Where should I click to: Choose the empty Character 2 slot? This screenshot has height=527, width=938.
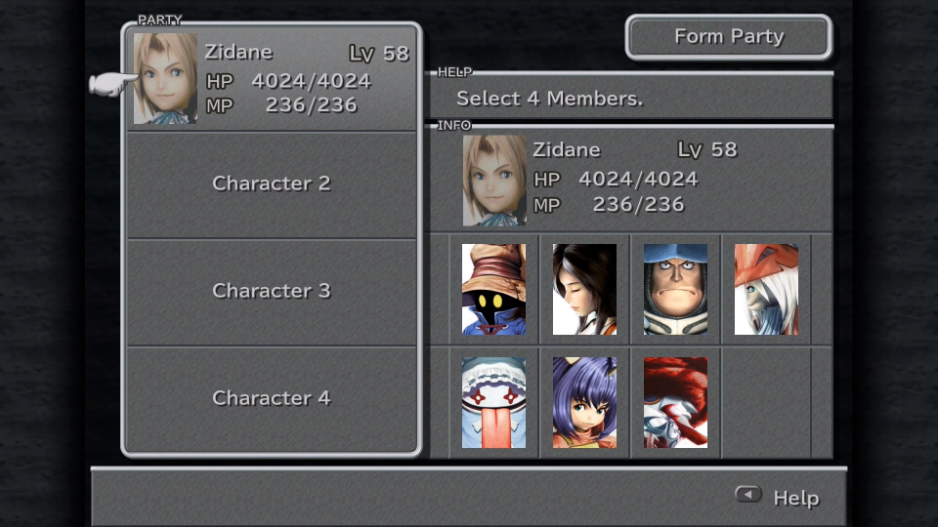(x=271, y=184)
